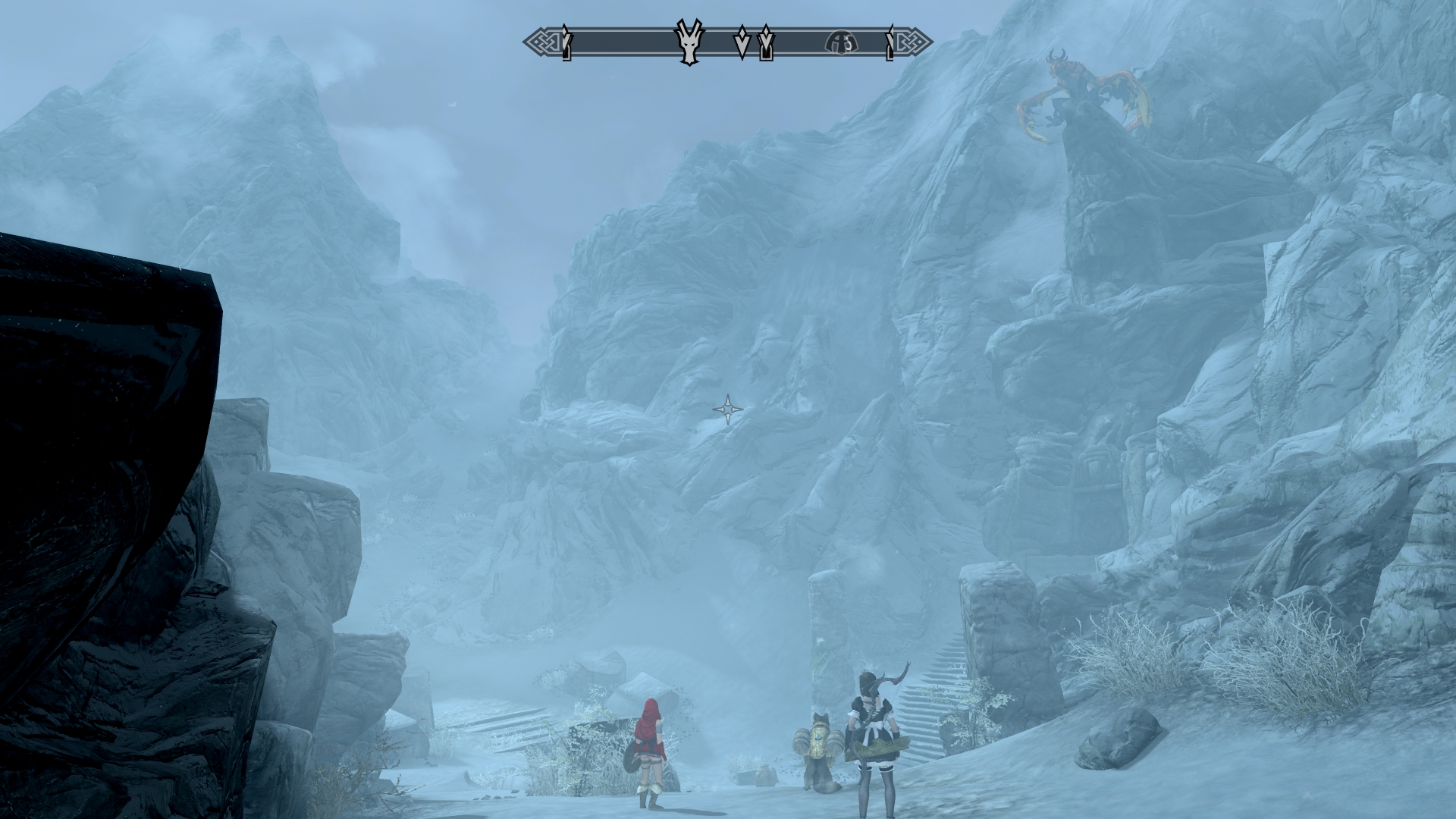Click the dragon lair marker on the compass
This screenshot has height=819, width=1456.
tap(689, 42)
